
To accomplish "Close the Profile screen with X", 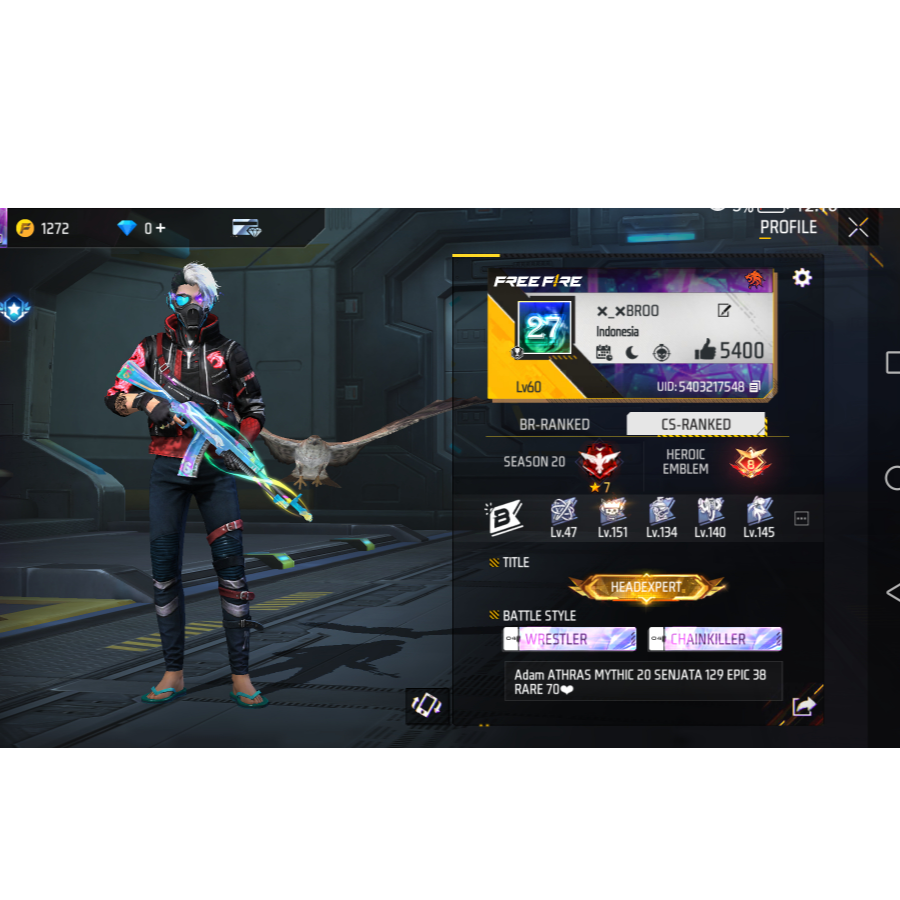I will [x=858, y=228].
